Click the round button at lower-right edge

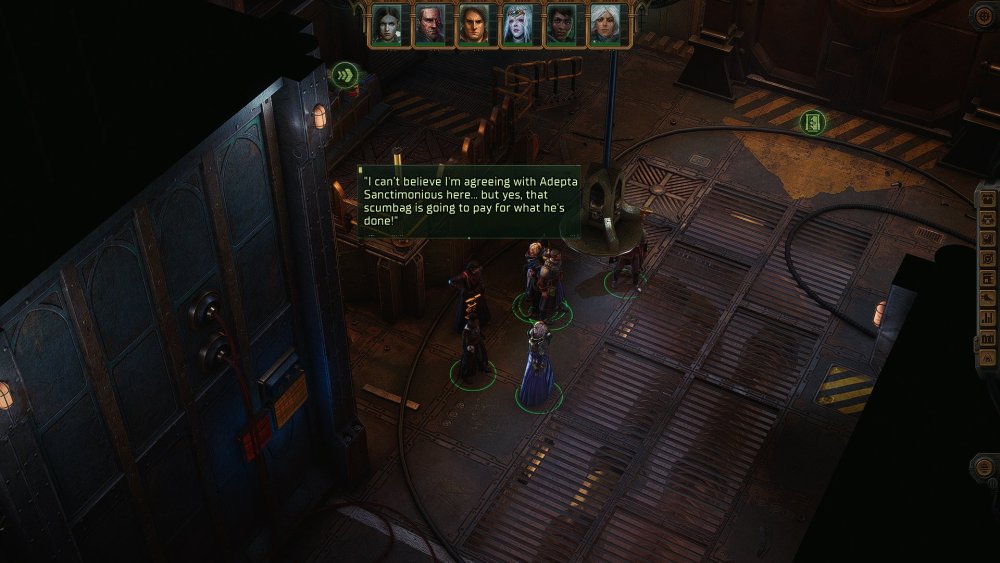click(986, 466)
